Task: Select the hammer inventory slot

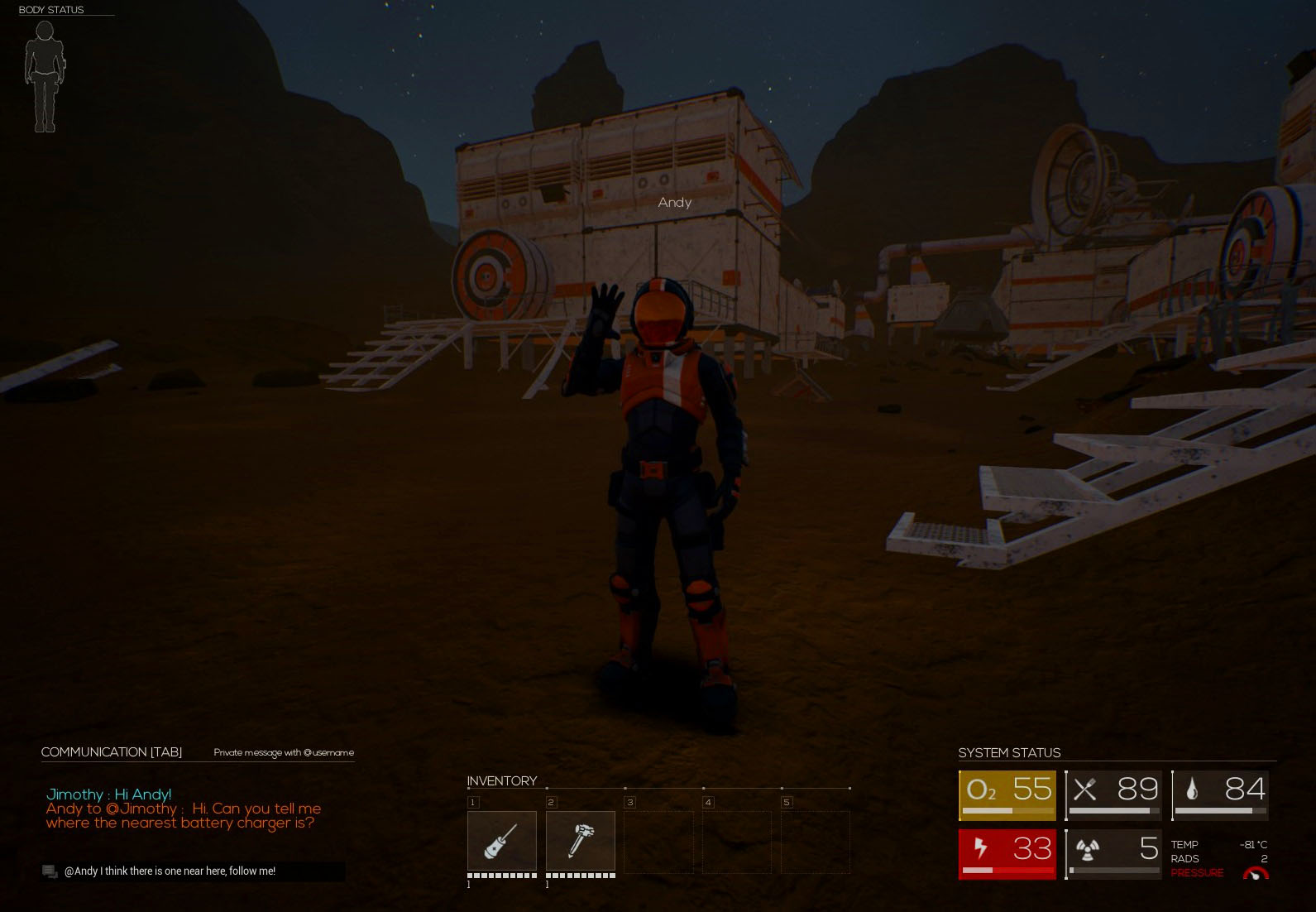Action: point(580,841)
